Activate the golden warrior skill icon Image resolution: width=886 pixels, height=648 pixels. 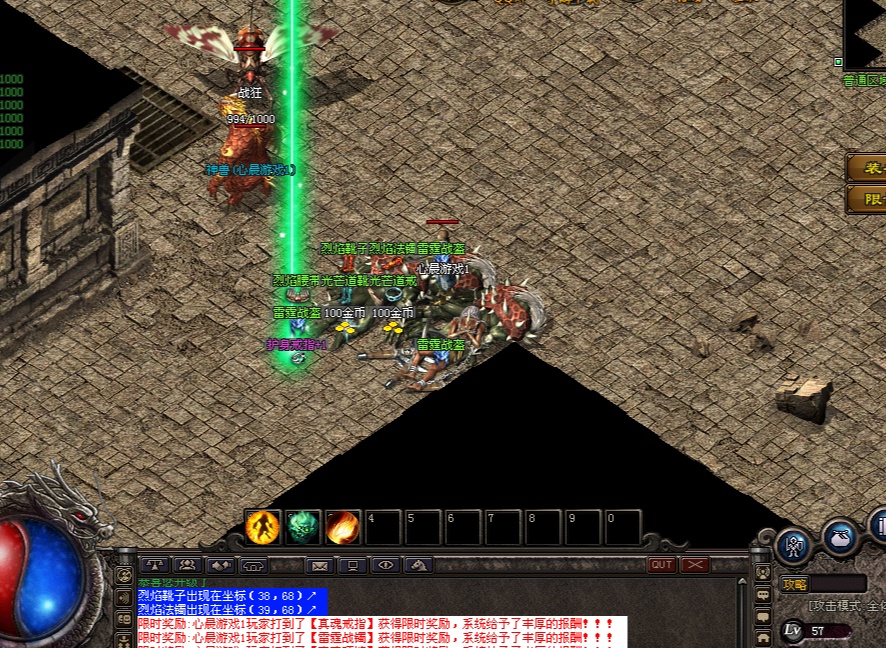(x=263, y=527)
